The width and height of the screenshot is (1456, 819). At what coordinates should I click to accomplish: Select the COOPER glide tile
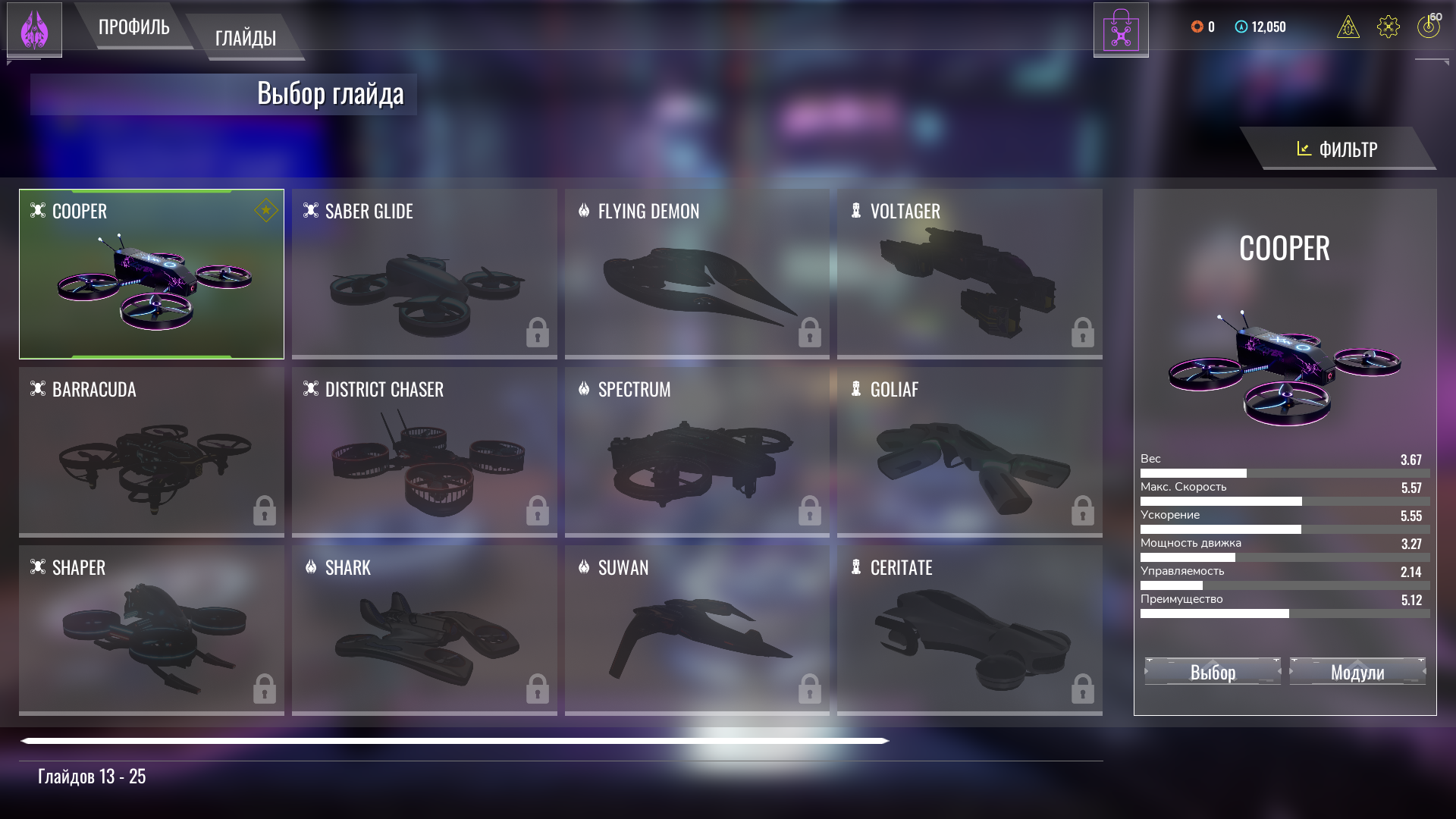[152, 274]
